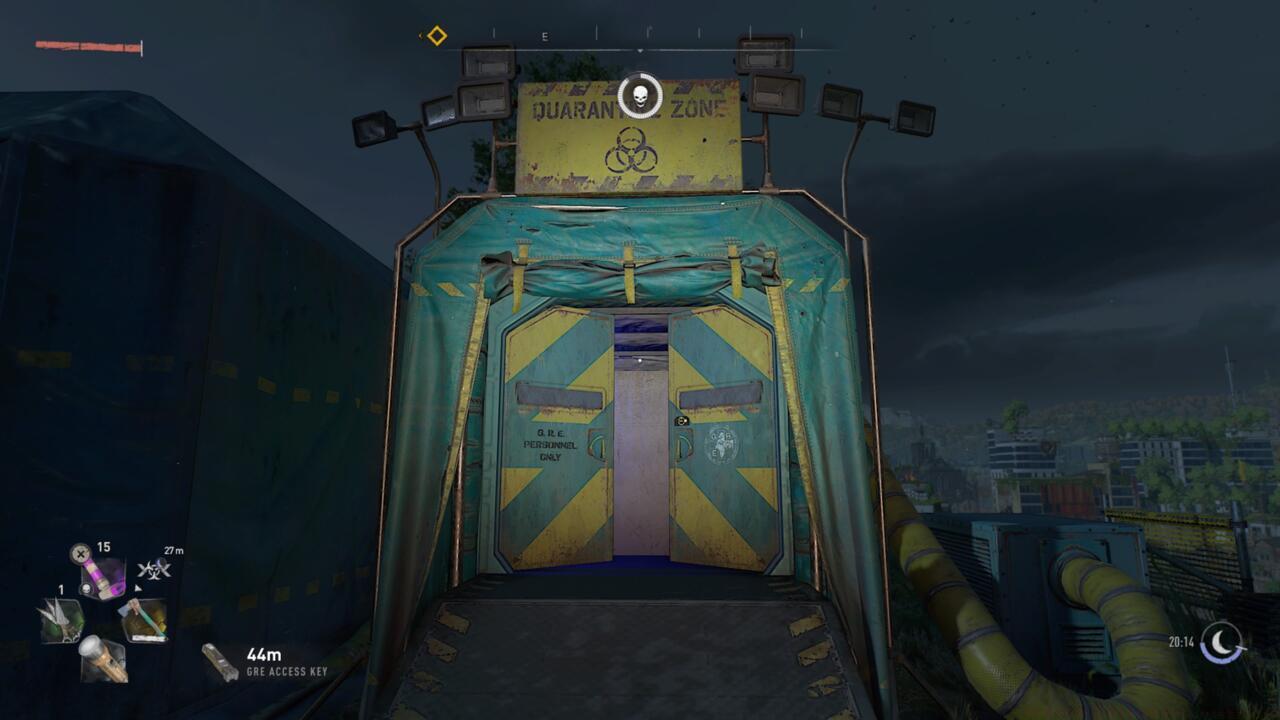
Task: Select the crafted medicine quick slot icon
Action: (x=146, y=620)
